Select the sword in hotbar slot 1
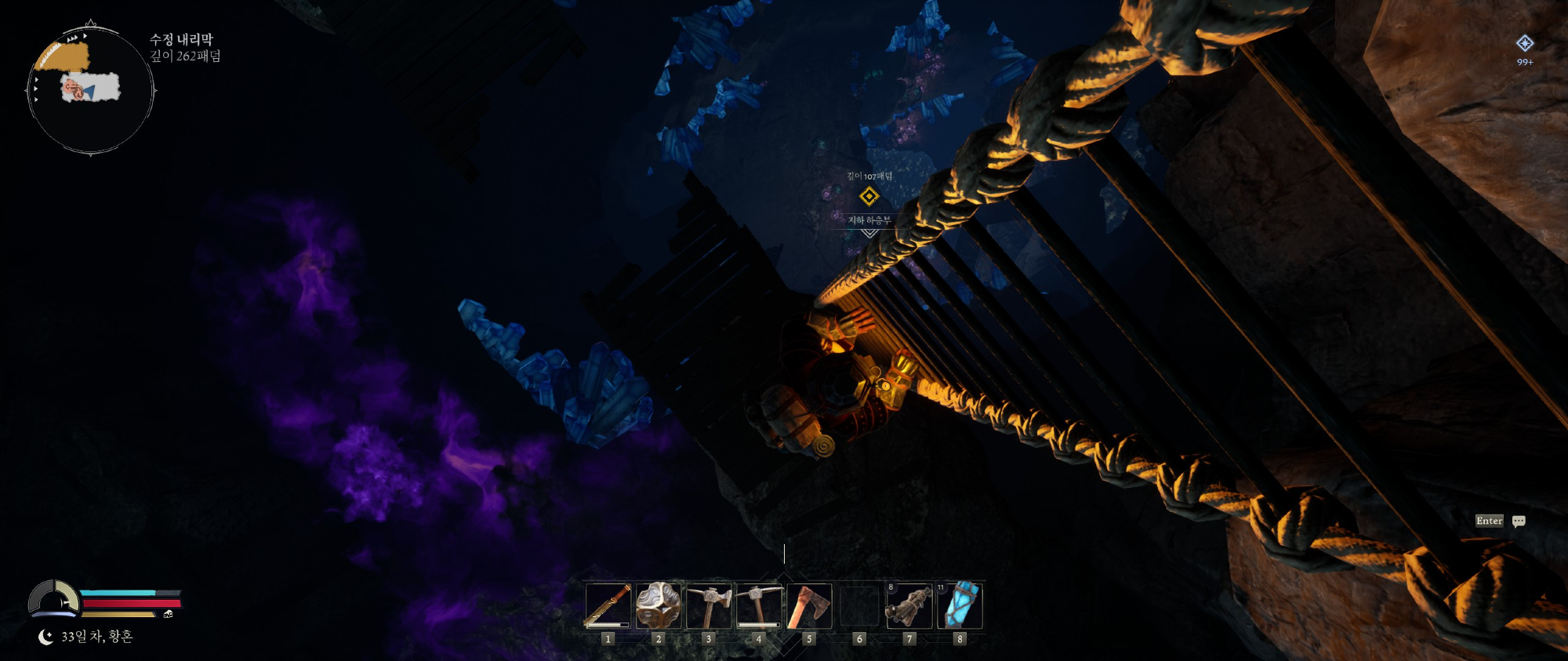The width and height of the screenshot is (1568, 661). [608, 606]
